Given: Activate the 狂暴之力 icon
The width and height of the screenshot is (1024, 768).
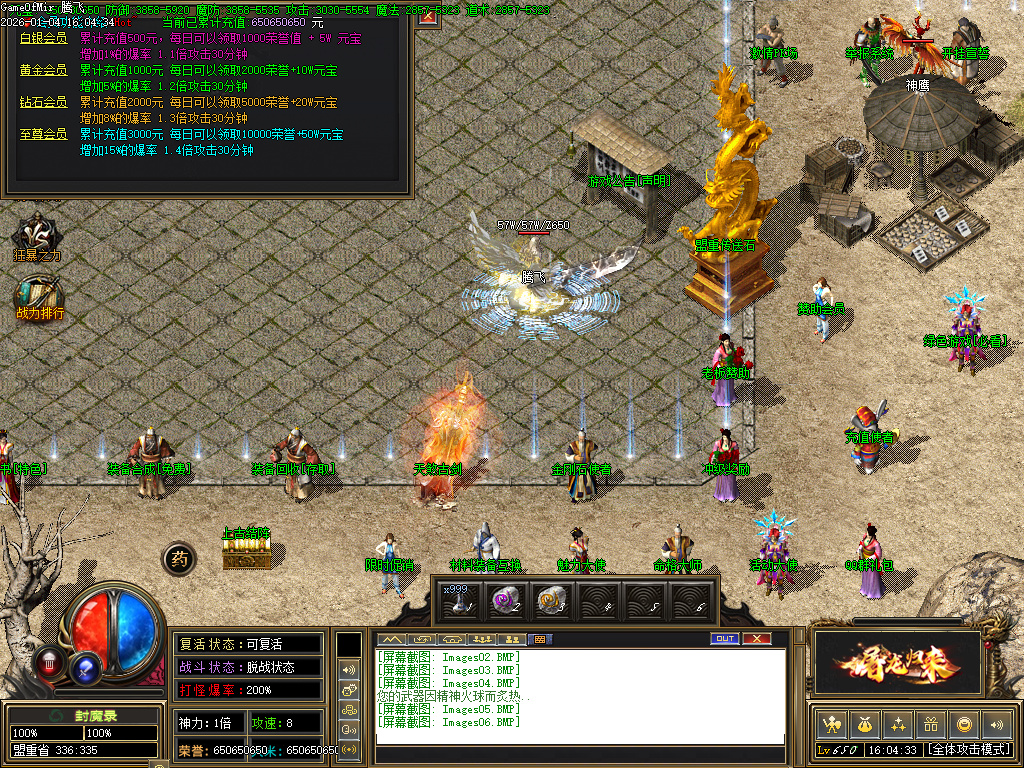Looking at the screenshot, I should pyautogui.click(x=37, y=239).
